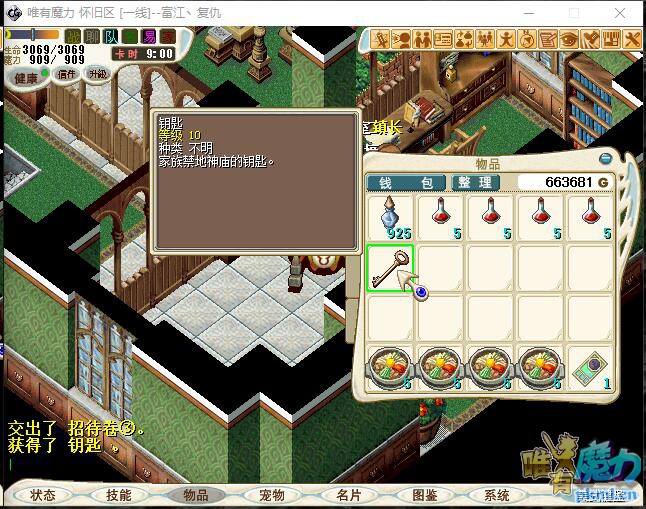This screenshot has width=646, height=509.
Task: Click the 健康 health status button
Action: point(27,77)
